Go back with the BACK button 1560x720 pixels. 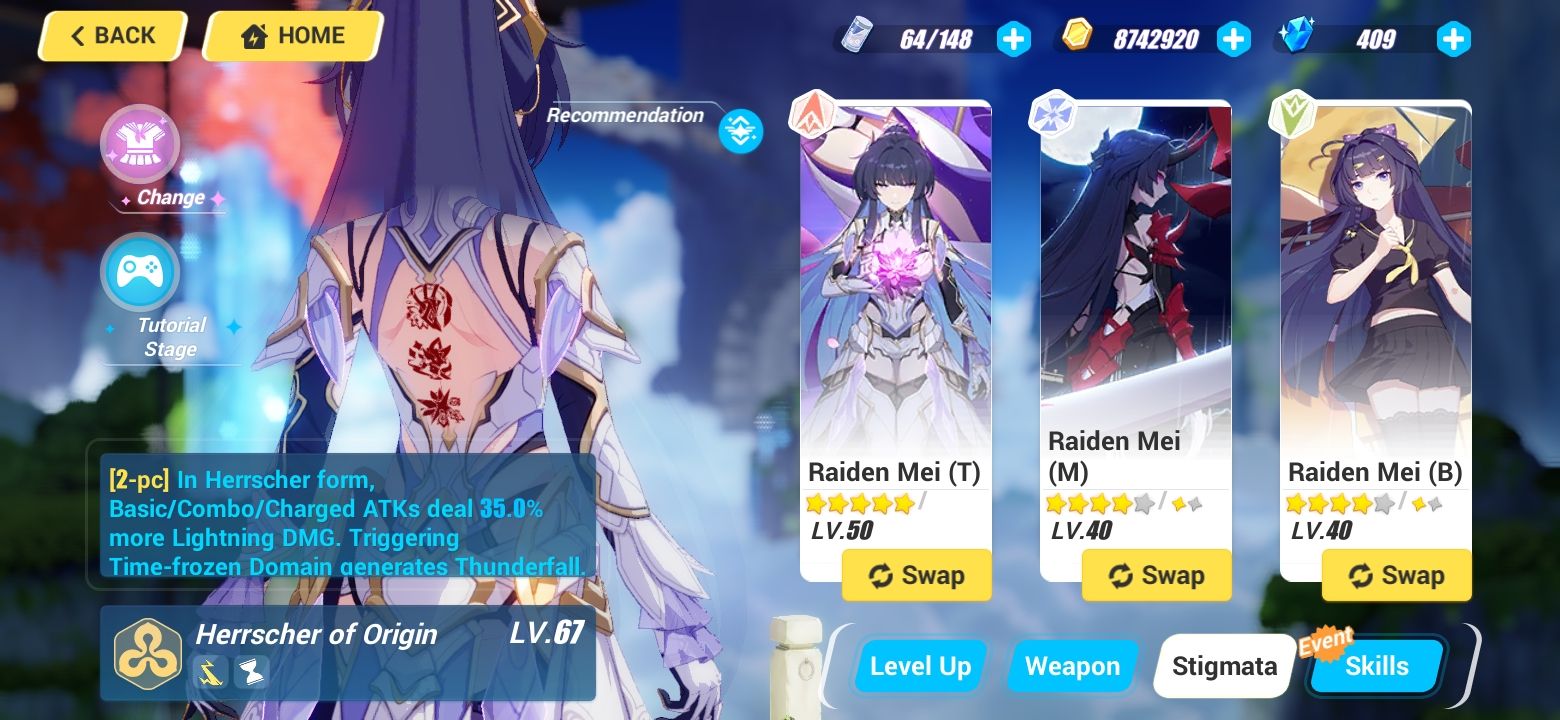tap(112, 35)
